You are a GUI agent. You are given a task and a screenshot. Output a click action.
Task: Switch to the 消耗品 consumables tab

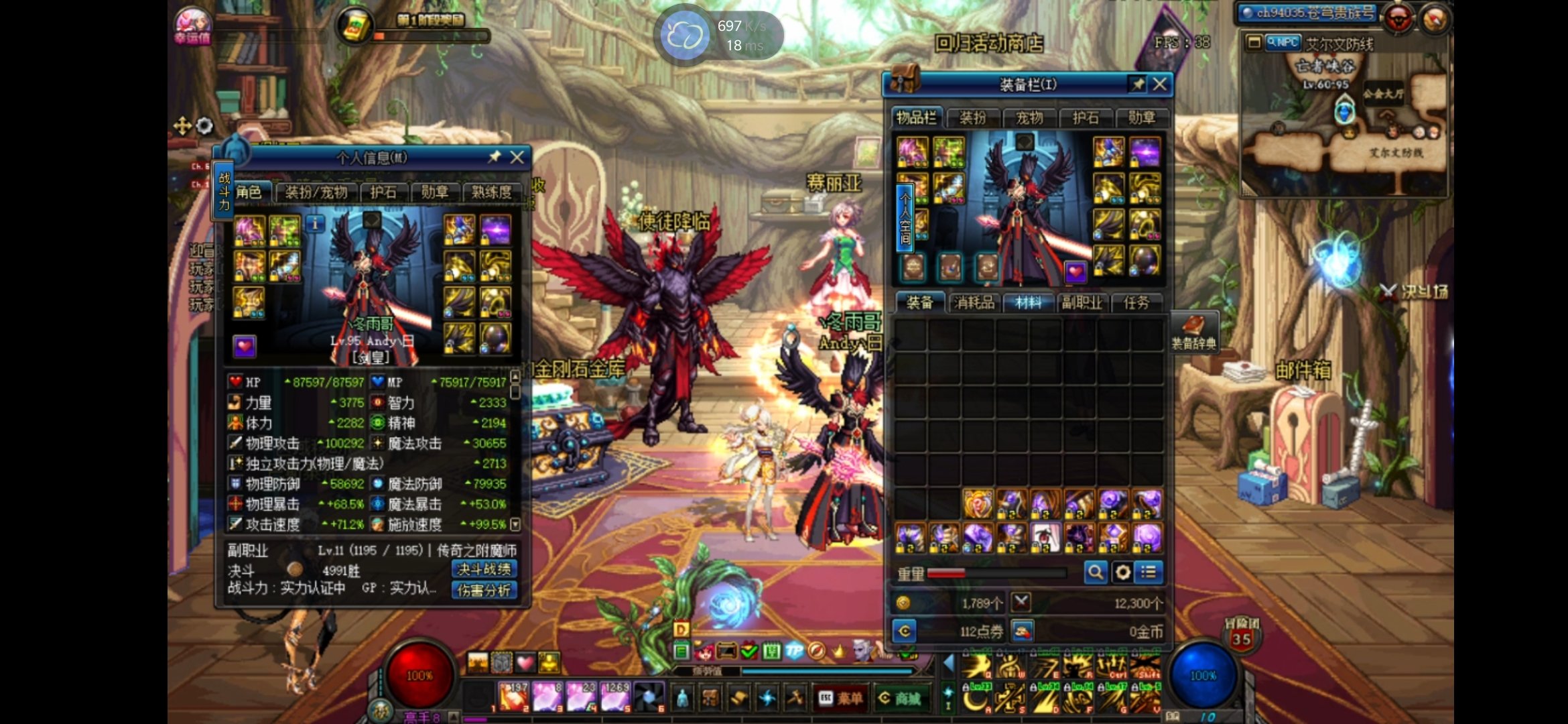click(974, 303)
